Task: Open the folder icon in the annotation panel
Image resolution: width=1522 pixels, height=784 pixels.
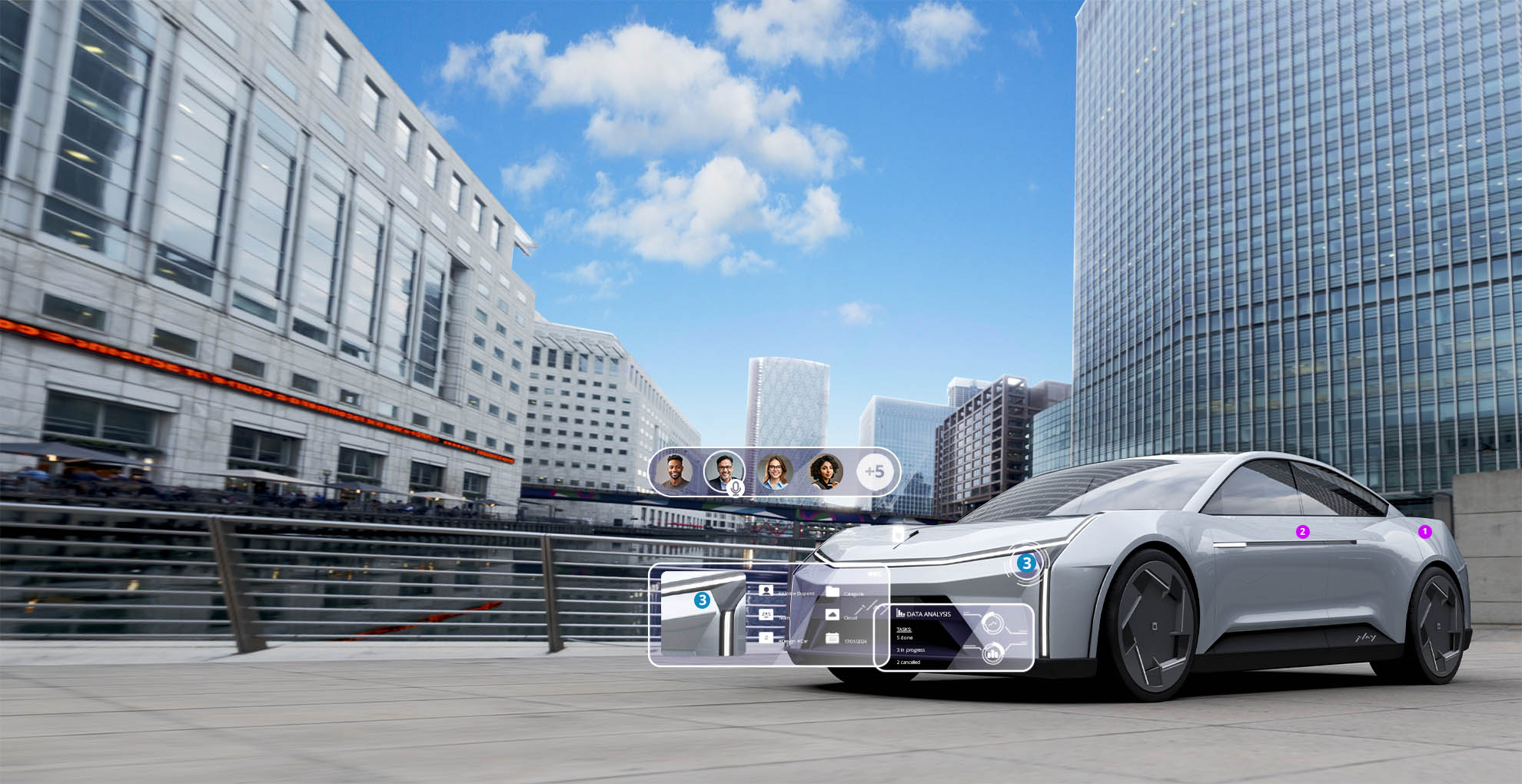Action: [x=832, y=592]
